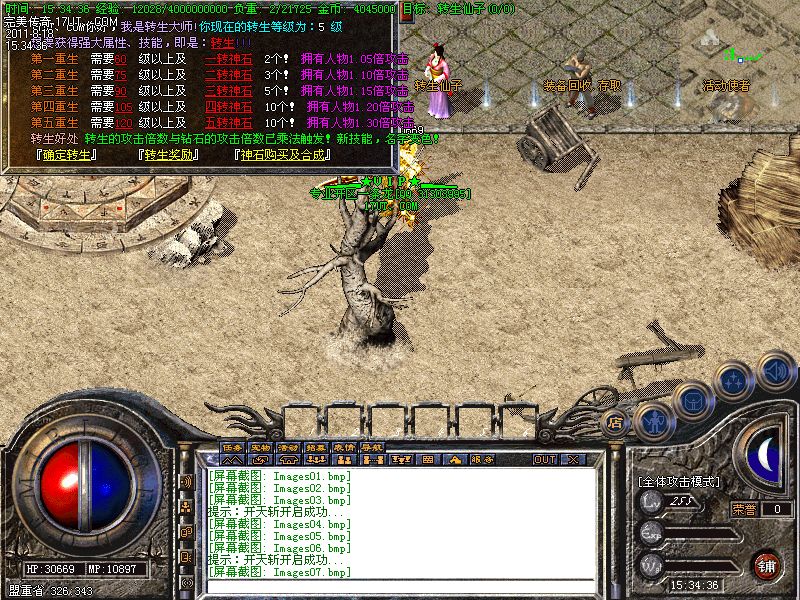Open the 表情 emotes tab
The image size is (800, 600).
pyautogui.click(x=344, y=446)
